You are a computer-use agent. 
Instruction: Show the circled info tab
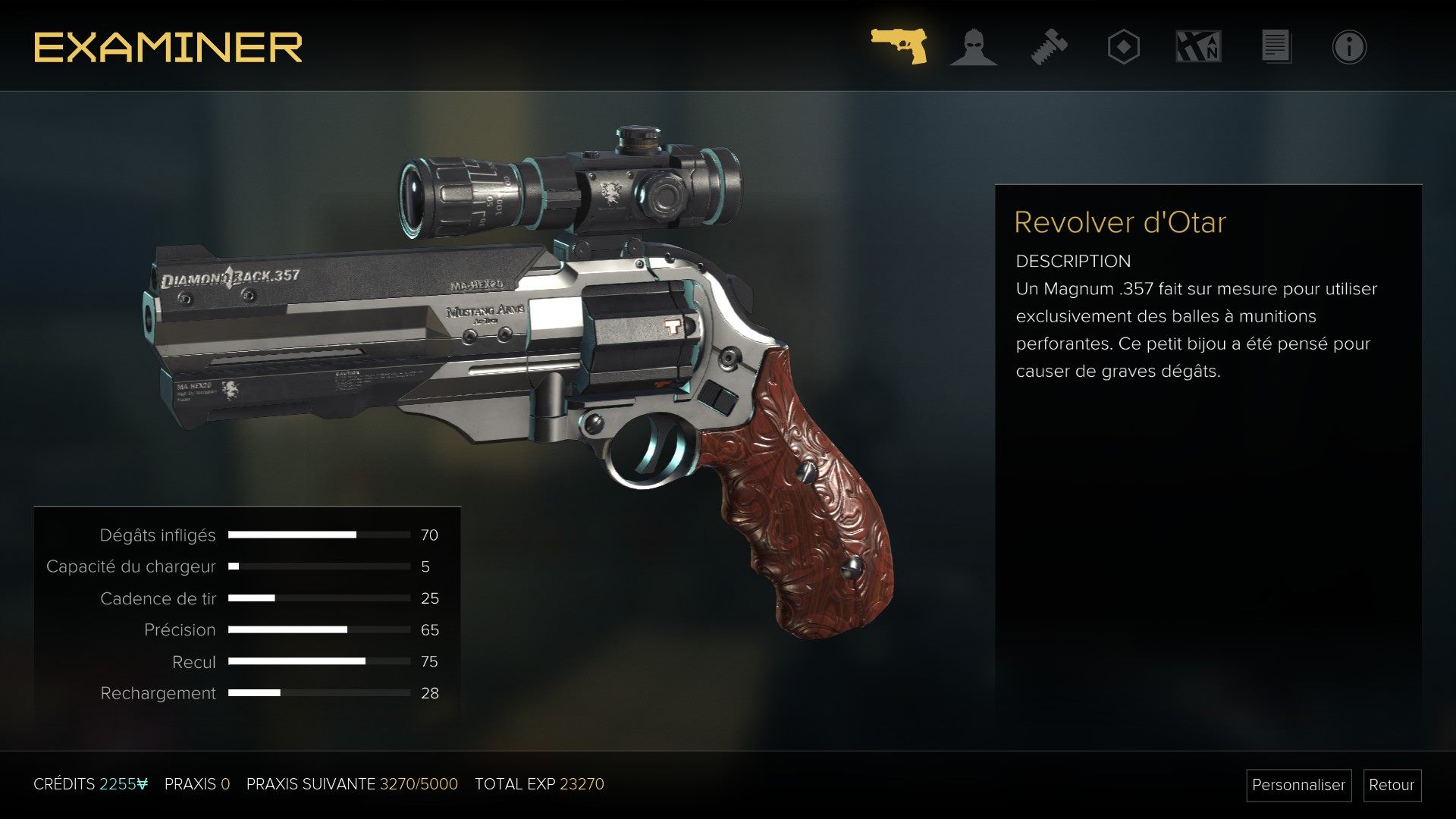(x=1349, y=47)
